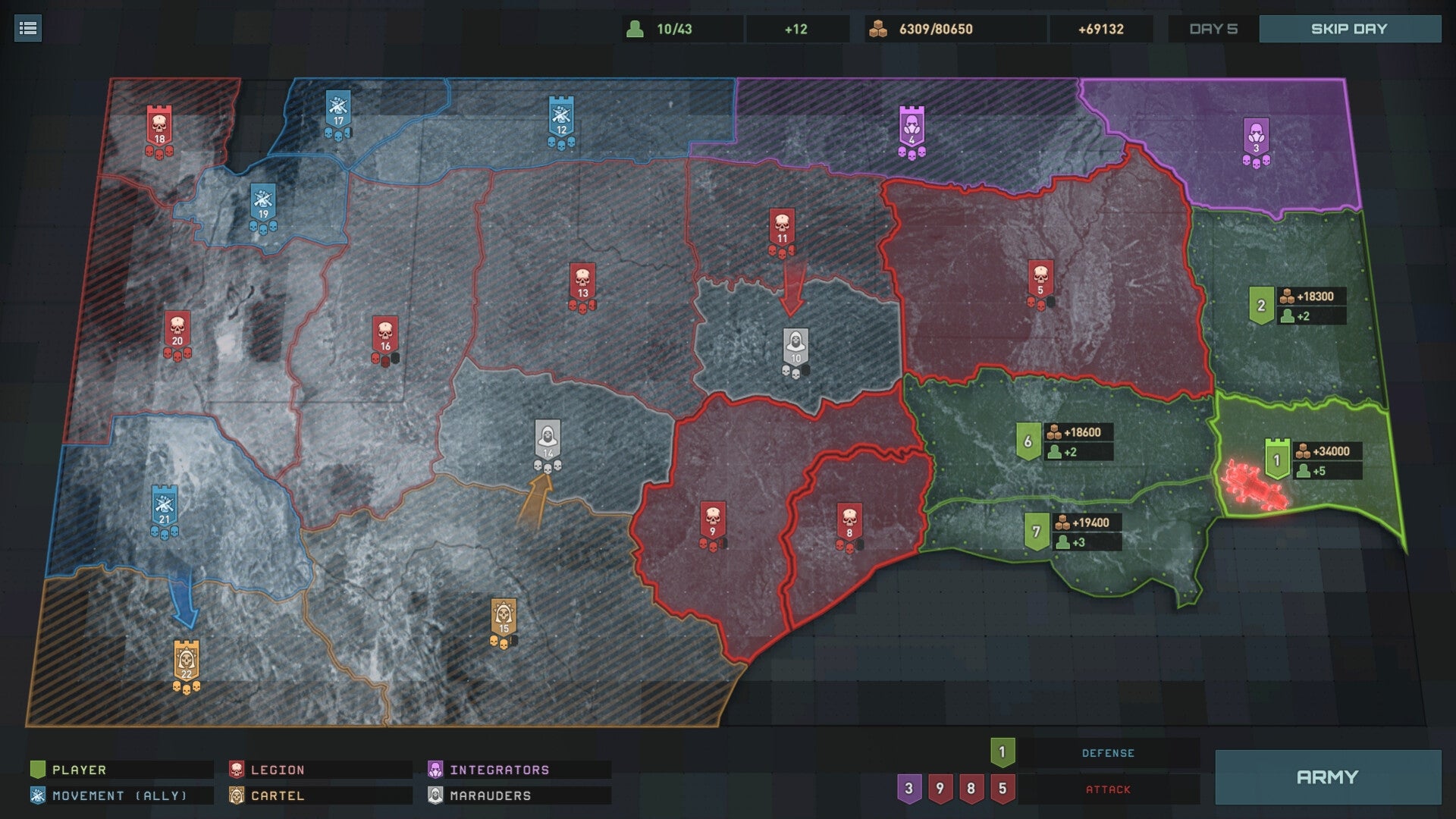The height and width of the screenshot is (819, 1456).
Task: Click the Movement ally banner on region 17
Action: click(339, 106)
